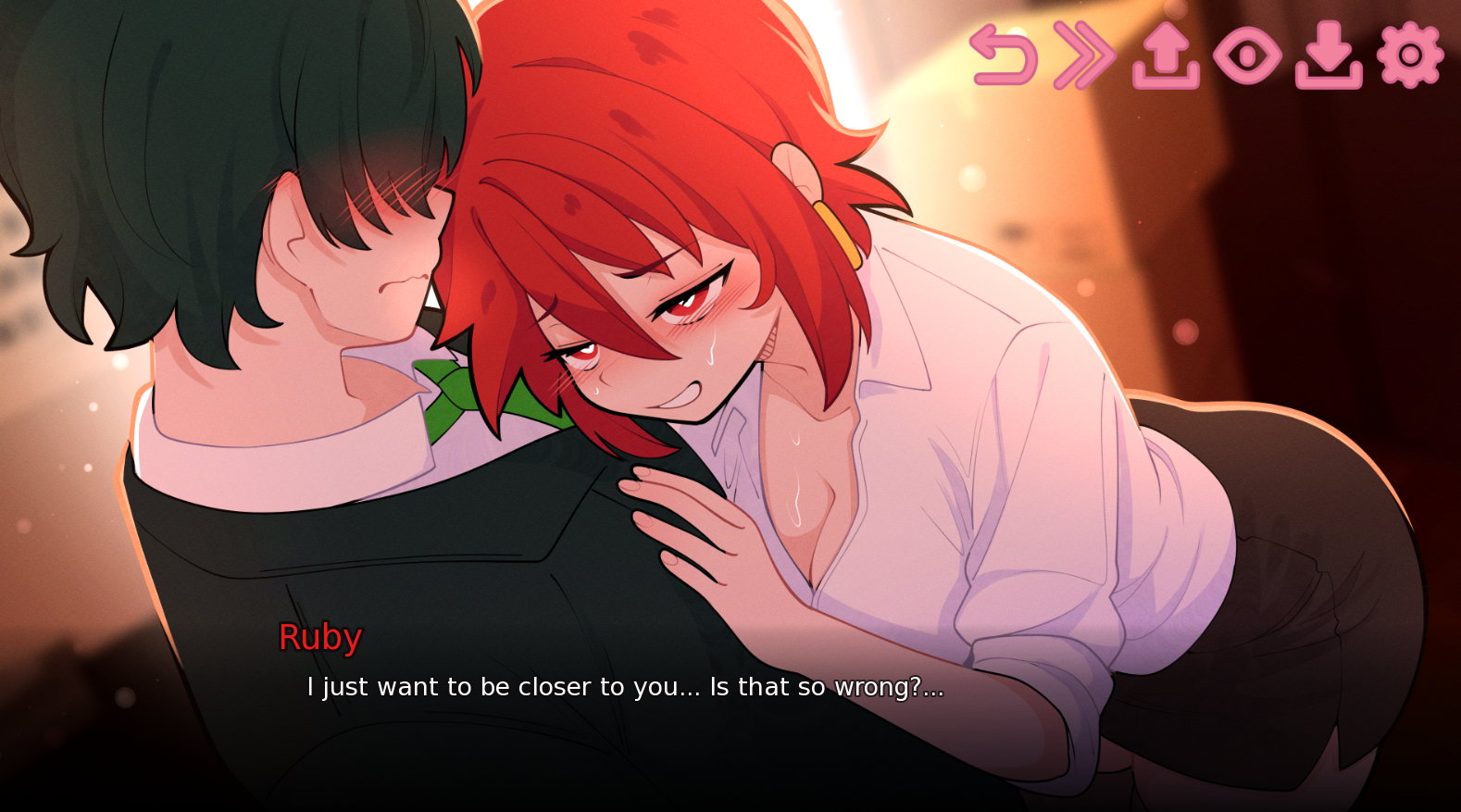The height and width of the screenshot is (812, 1461).
Task: Enable skip mode with the double-chevron icon
Action: click(x=1082, y=56)
